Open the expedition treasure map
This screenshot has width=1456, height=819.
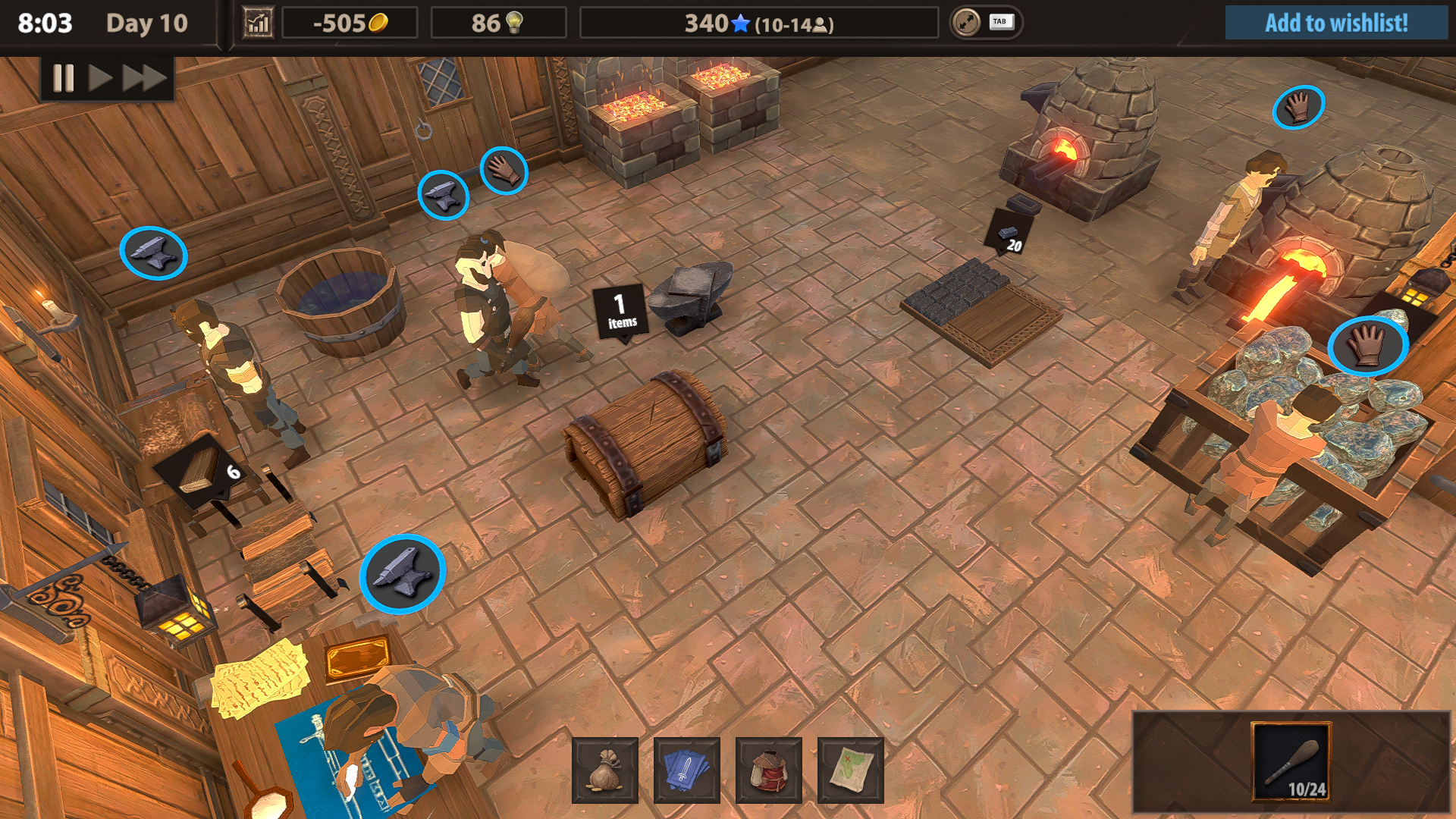[850, 768]
